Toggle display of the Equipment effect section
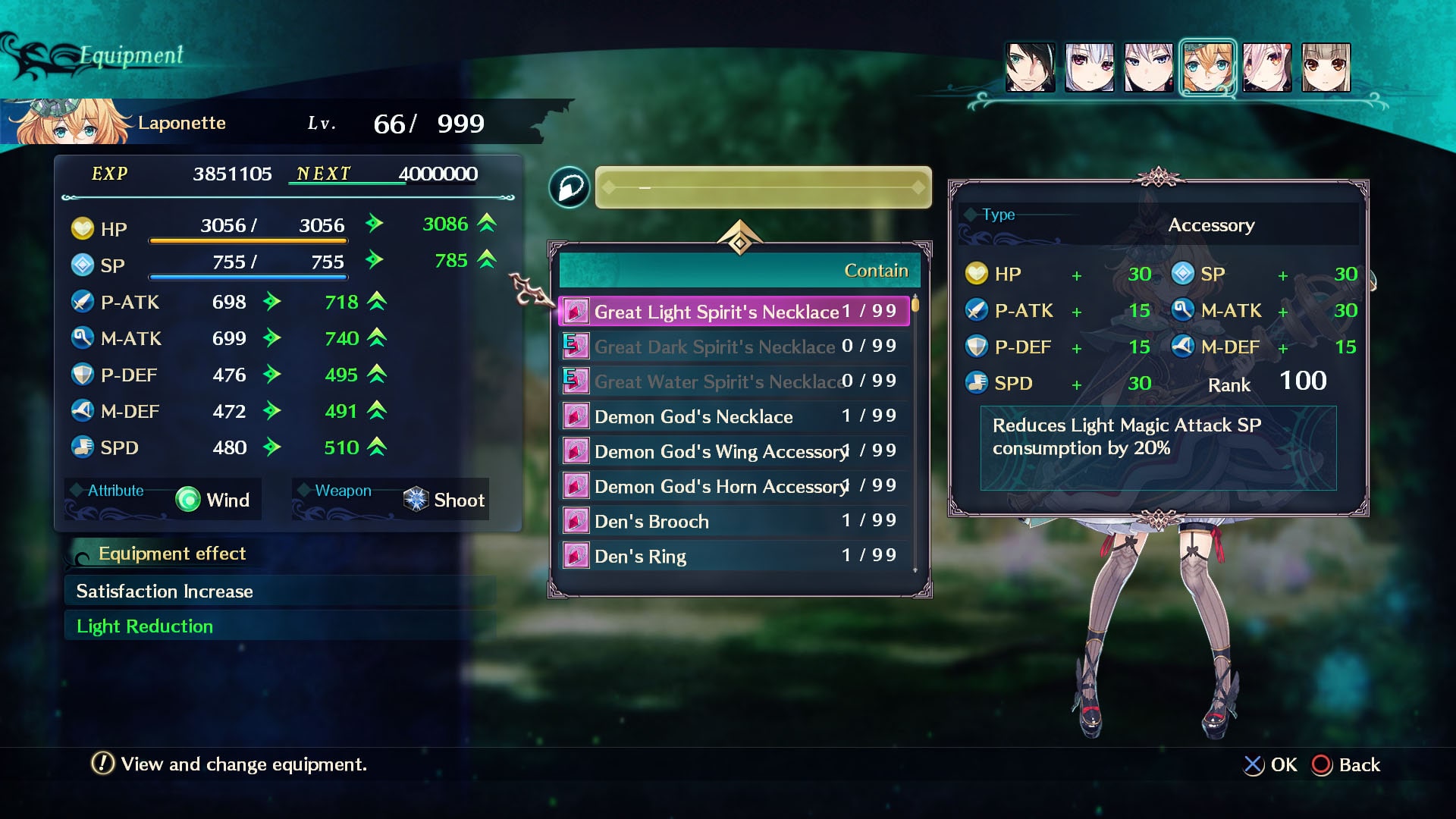1456x819 pixels. point(172,554)
